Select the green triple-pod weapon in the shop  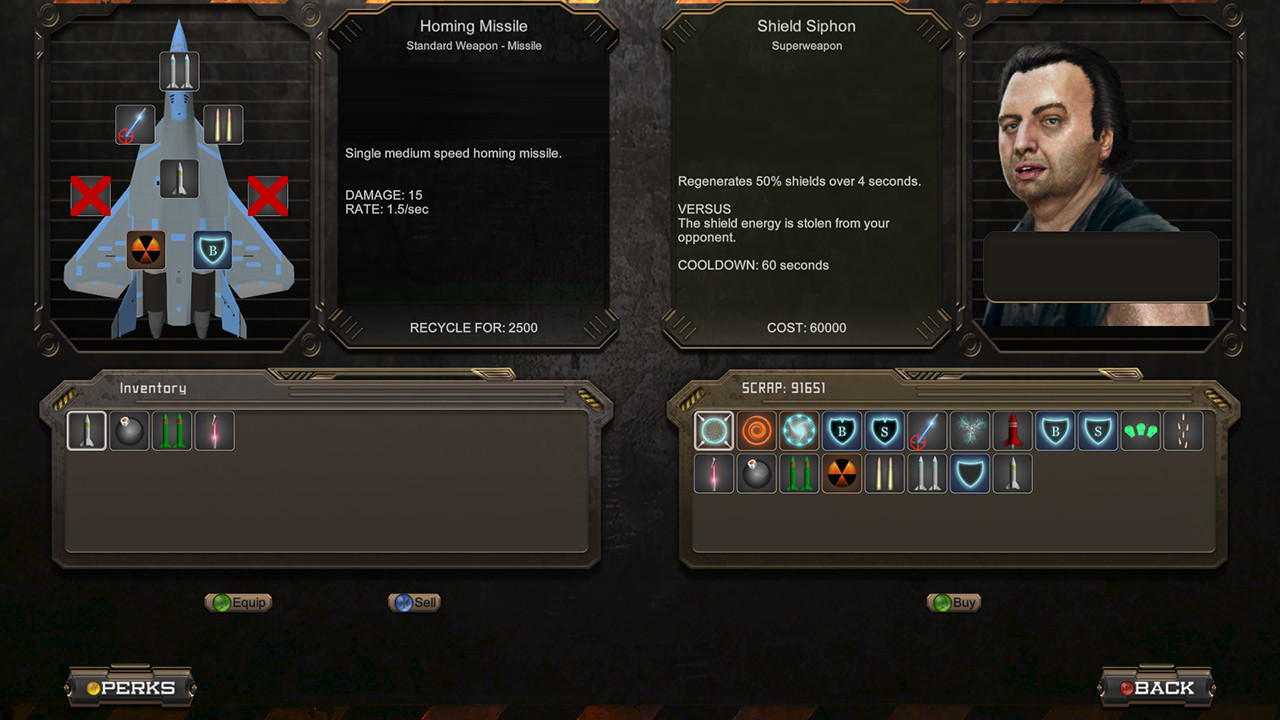1141,431
